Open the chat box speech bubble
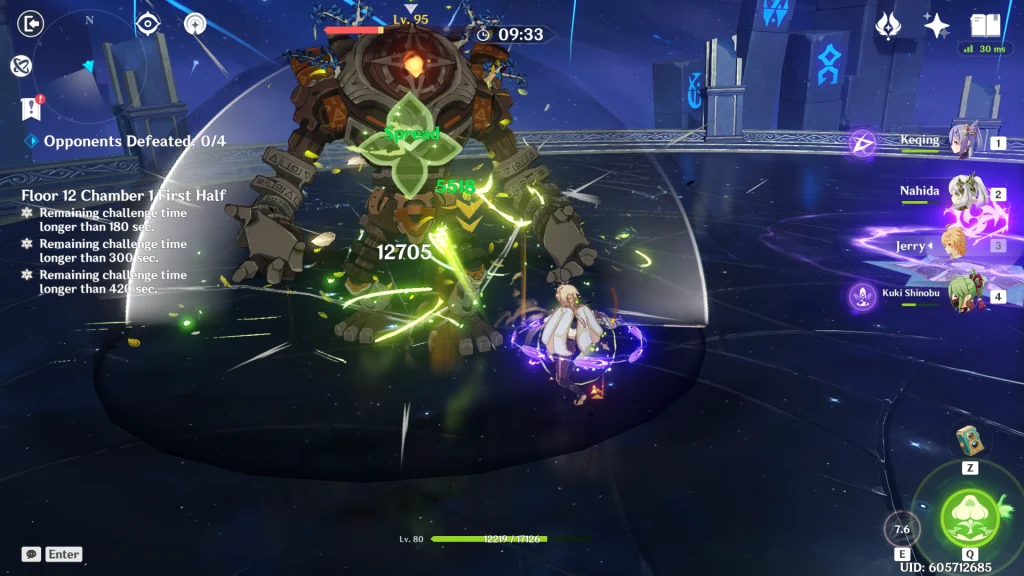 (x=31, y=554)
